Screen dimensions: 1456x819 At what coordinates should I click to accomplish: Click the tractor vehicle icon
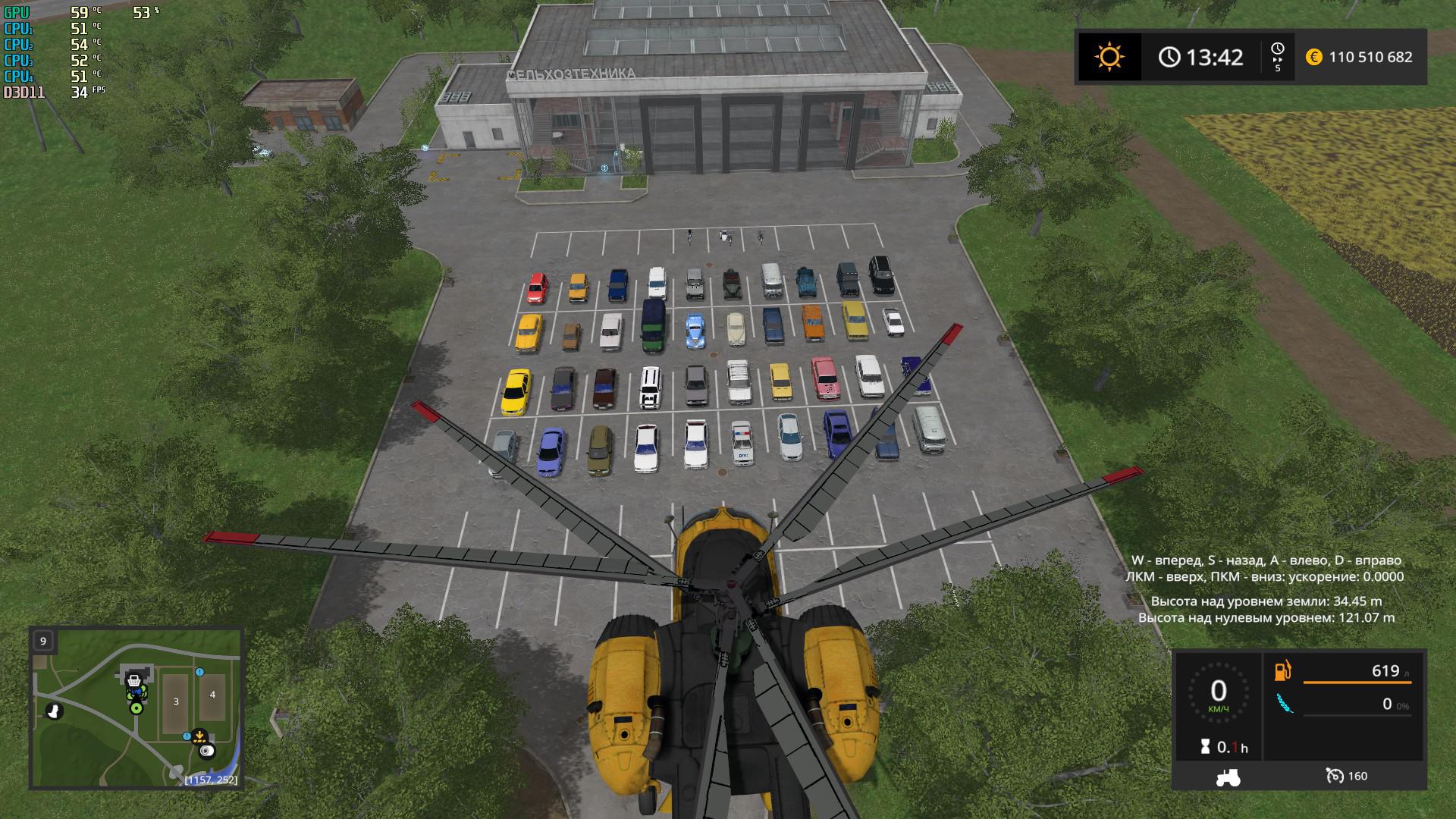coord(1227,776)
